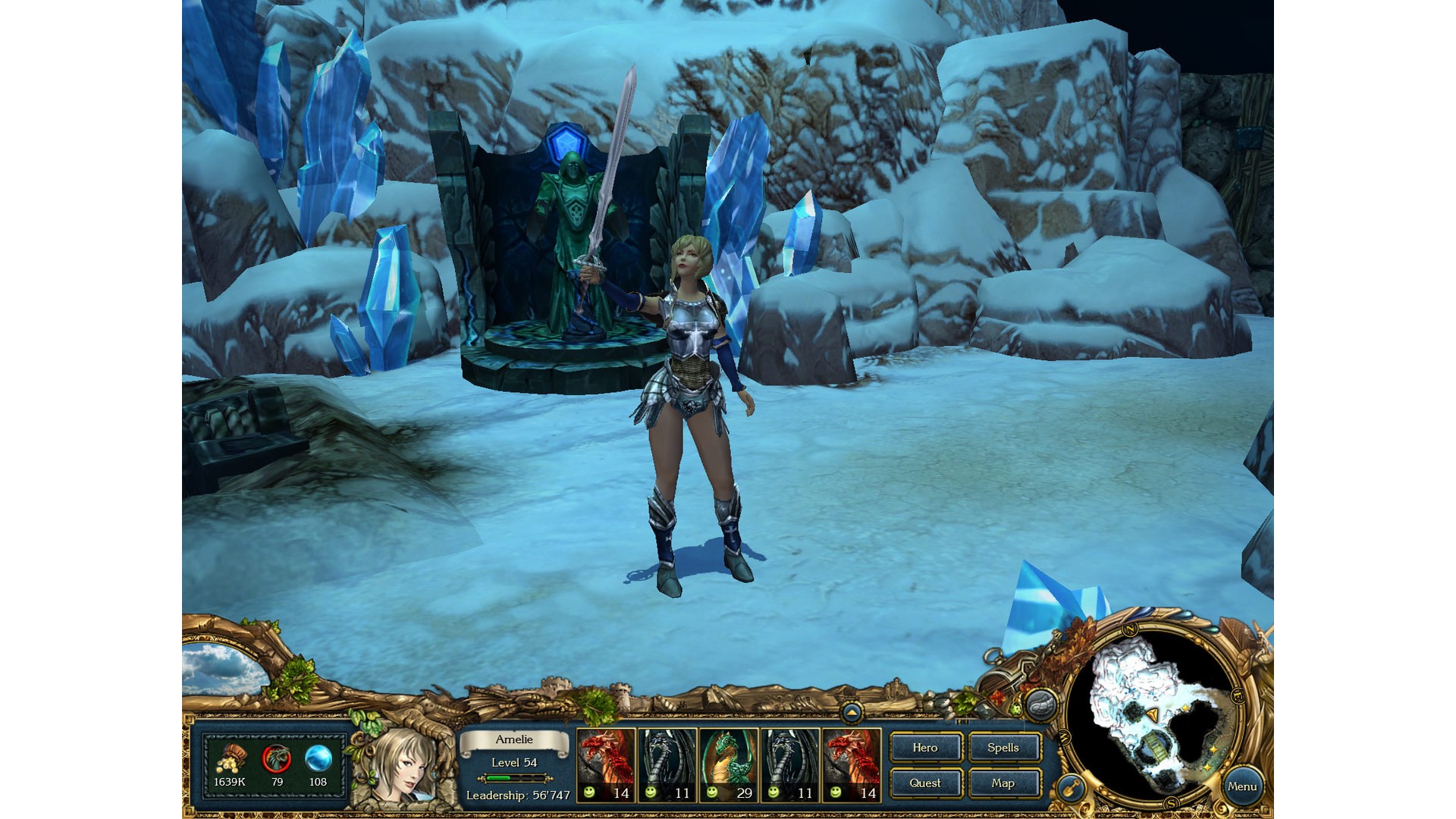This screenshot has width=1456, height=819.
Task: Open the Quest log
Action: click(925, 783)
